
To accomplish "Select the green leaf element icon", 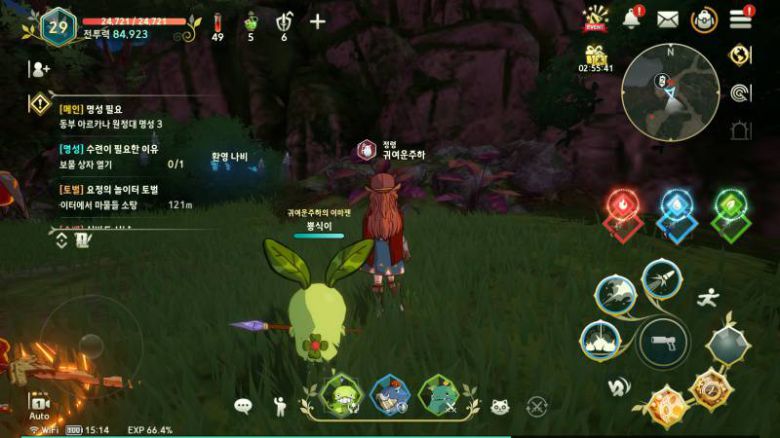I will coord(731,206).
